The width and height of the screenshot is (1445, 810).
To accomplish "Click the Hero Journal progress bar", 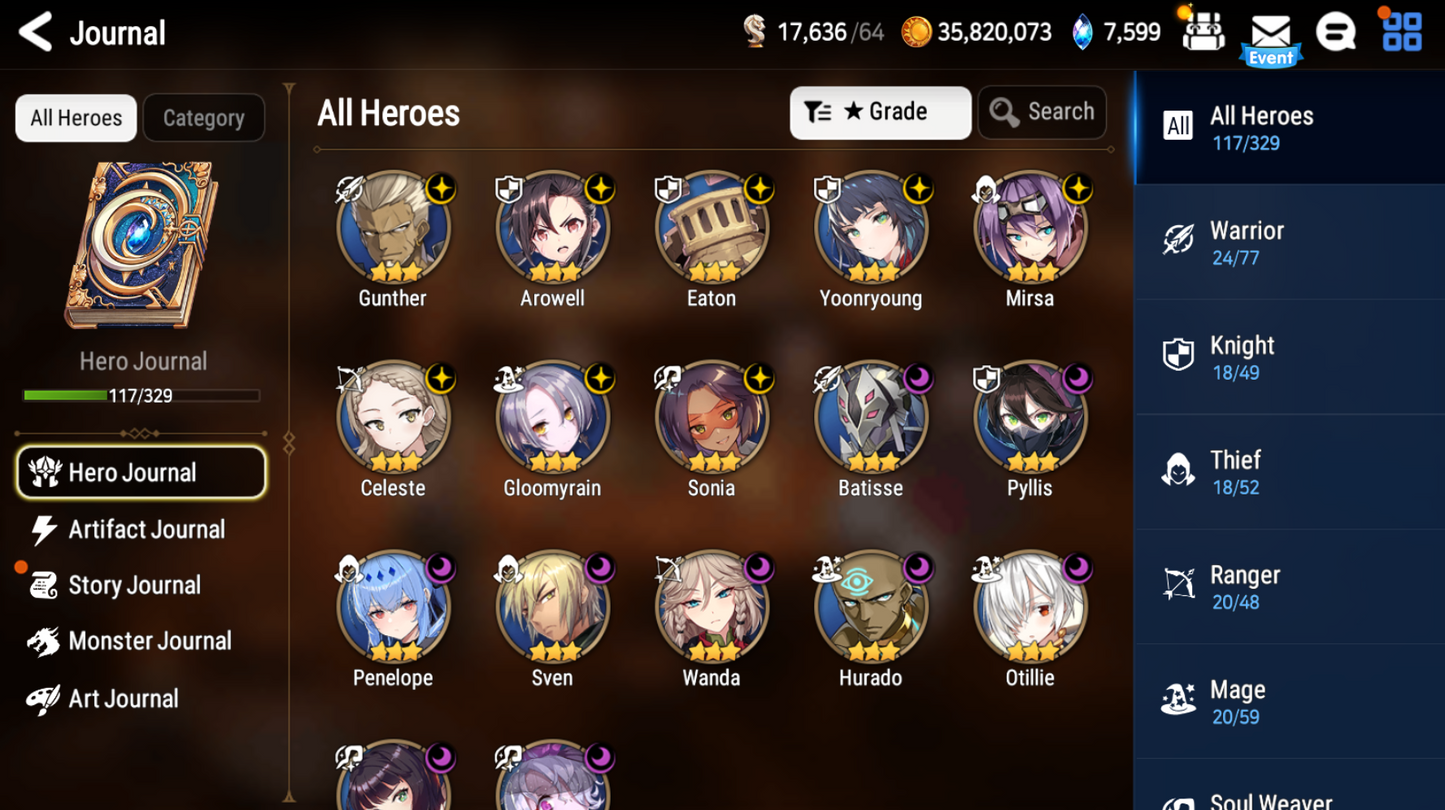I will (x=142, y=396).
